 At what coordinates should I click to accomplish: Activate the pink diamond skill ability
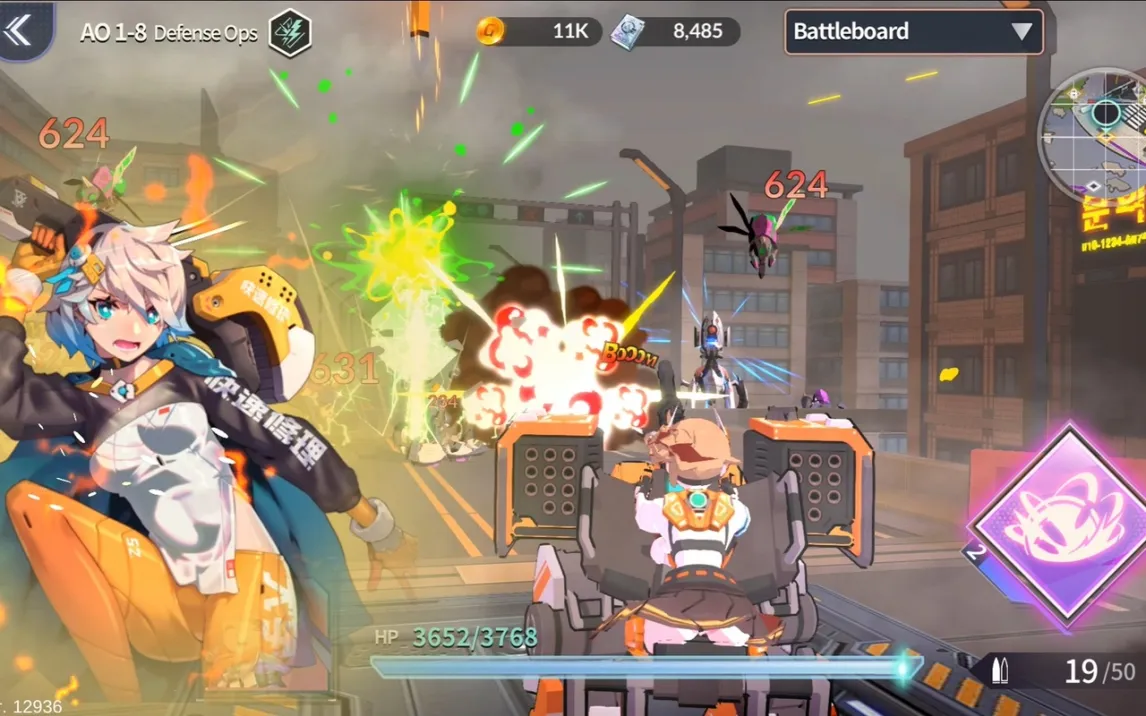pos(1061,521)
